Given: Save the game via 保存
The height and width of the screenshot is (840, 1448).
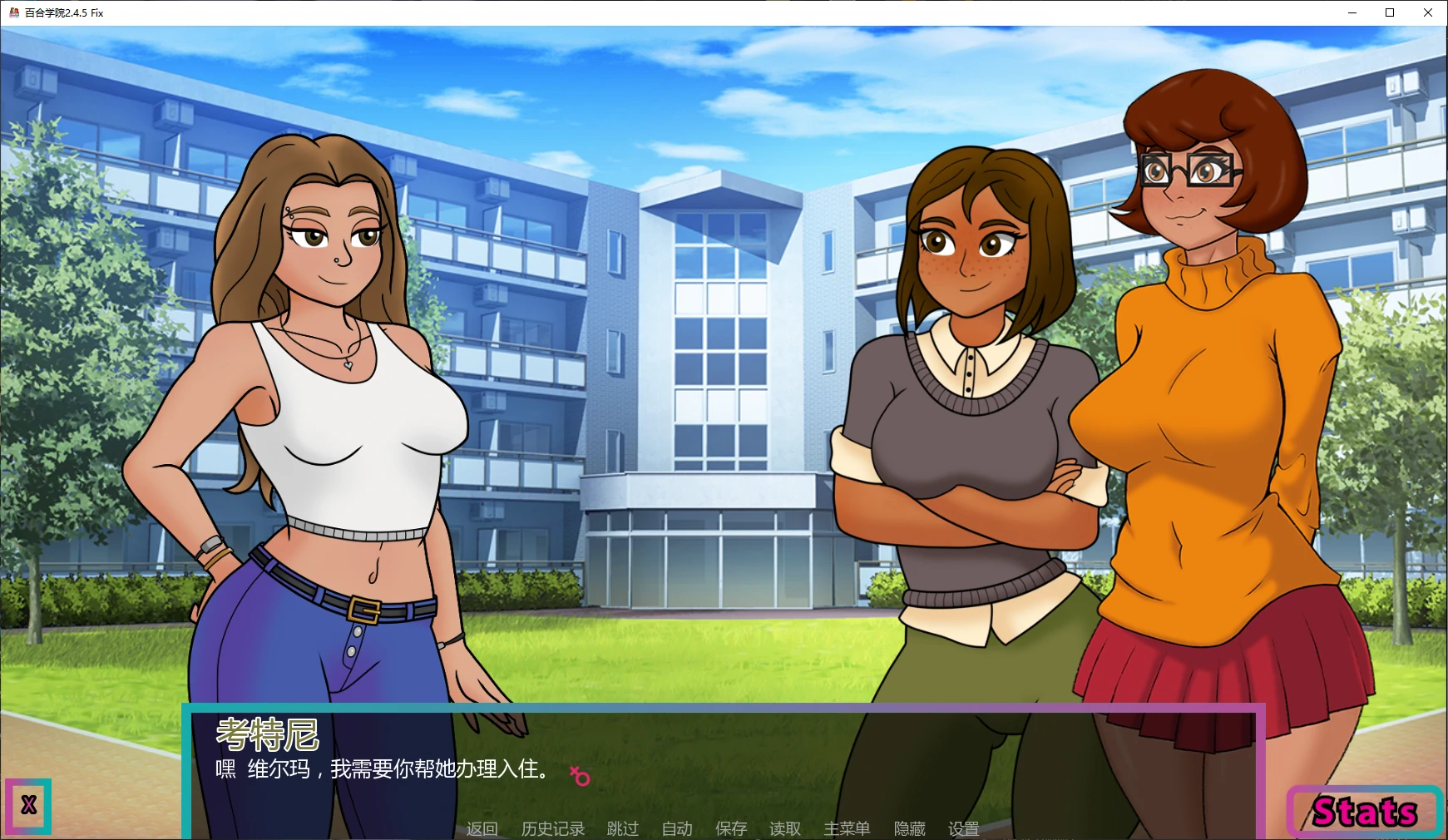Looking at the screenshot, I should point(731,828).
